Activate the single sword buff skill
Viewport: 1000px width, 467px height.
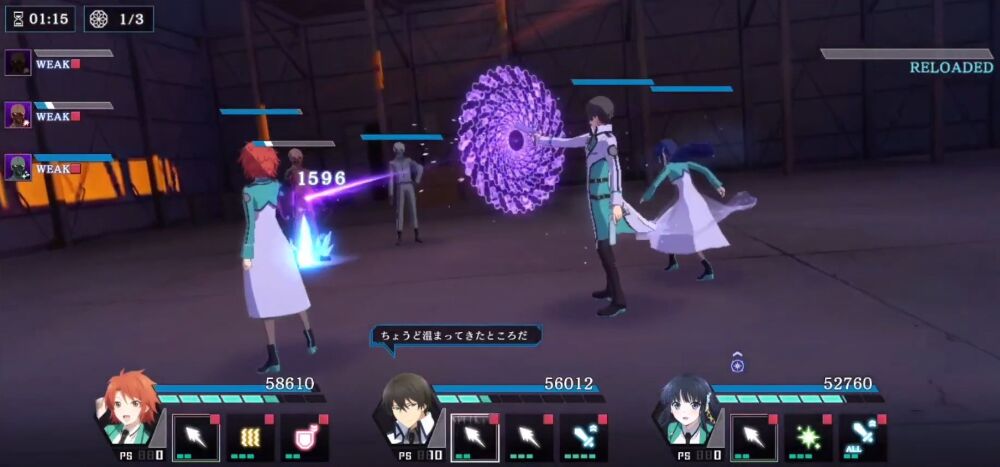(583, 438)
